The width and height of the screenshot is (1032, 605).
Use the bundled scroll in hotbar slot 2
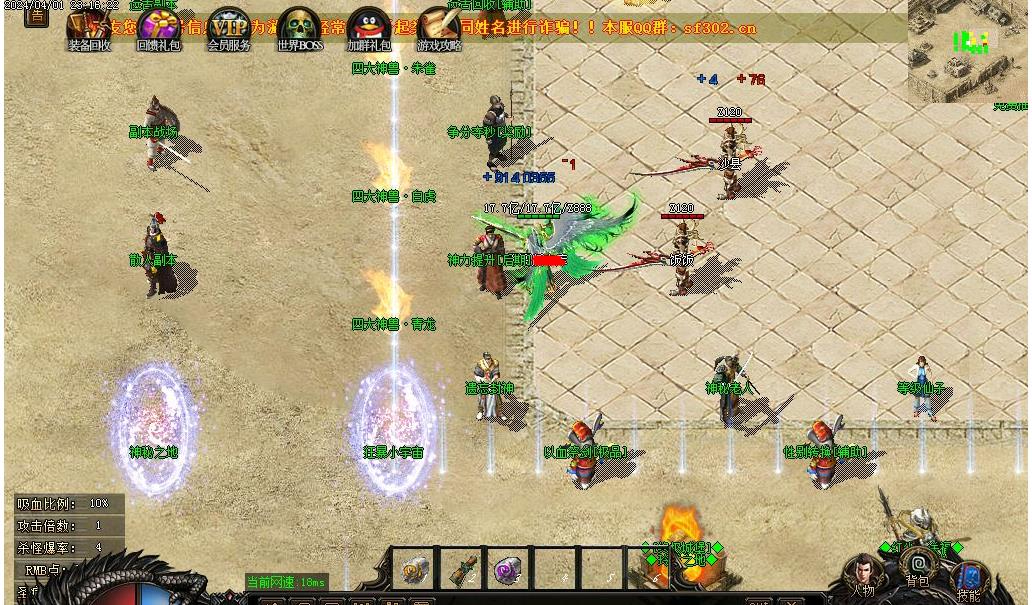point(461,570)
